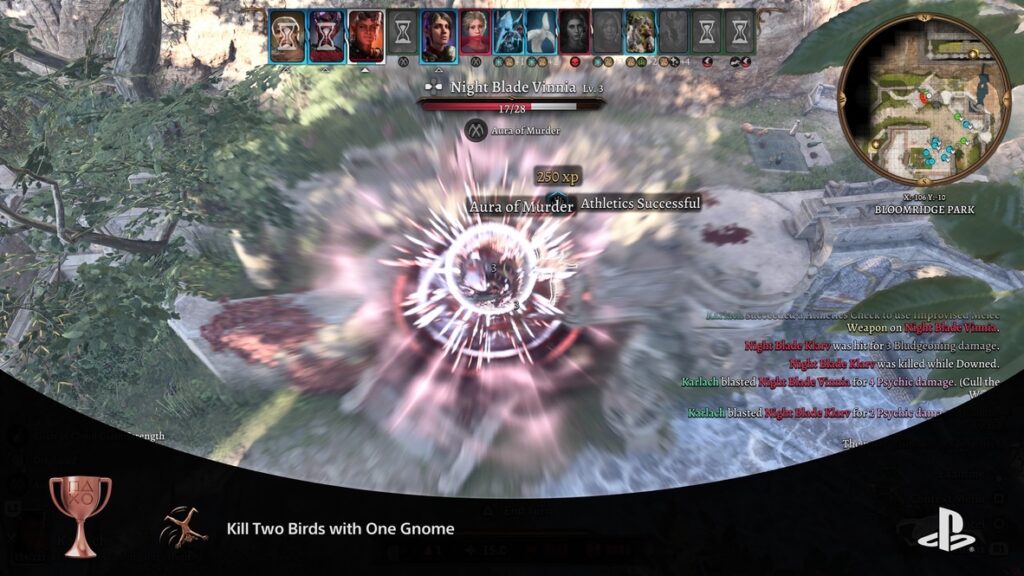Select the blue ice creature portrait
Screen dimensions: 1024x576
pos(508,37)
